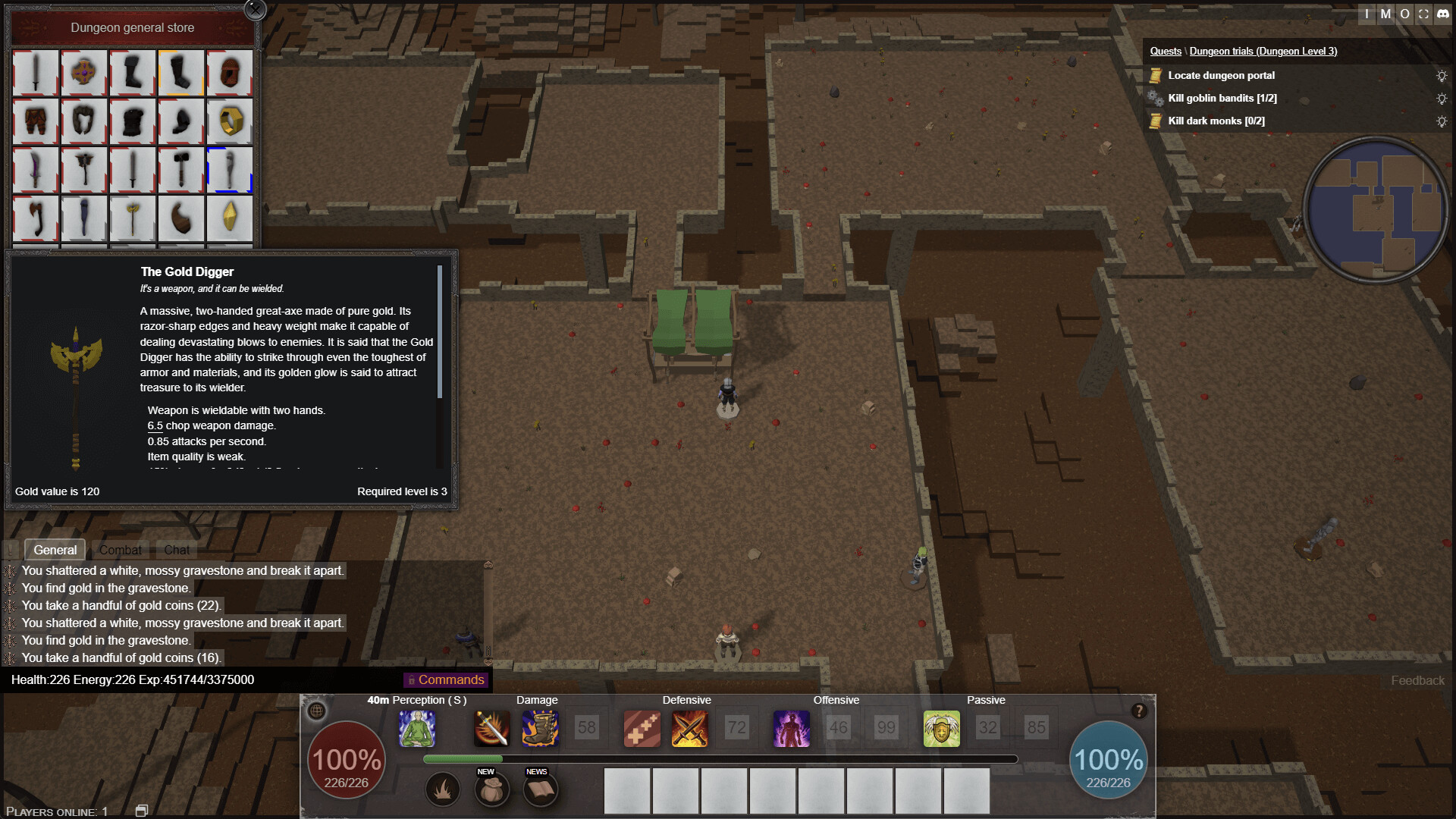The image size is (1456, 819).
Task: Select the Perception meditation skill icon
Action: 418,728
